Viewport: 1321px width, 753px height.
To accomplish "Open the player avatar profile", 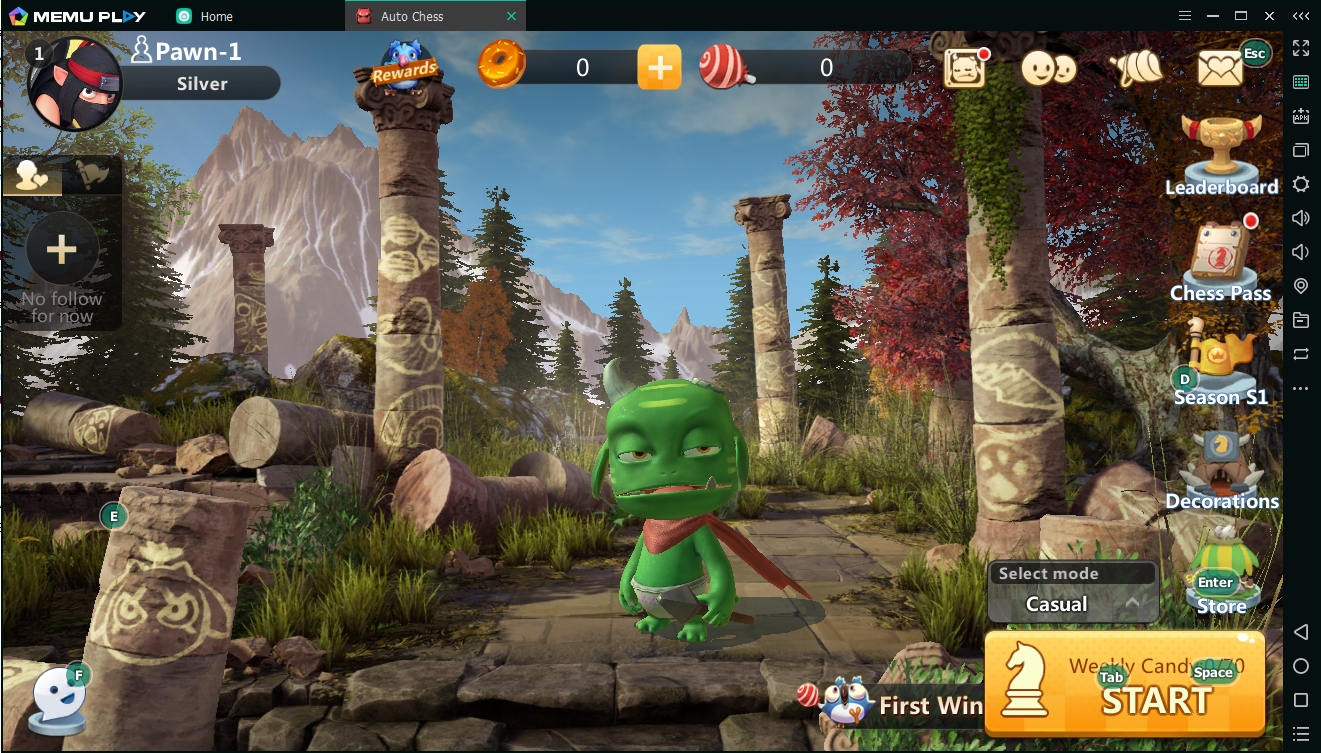I will 74,83.
